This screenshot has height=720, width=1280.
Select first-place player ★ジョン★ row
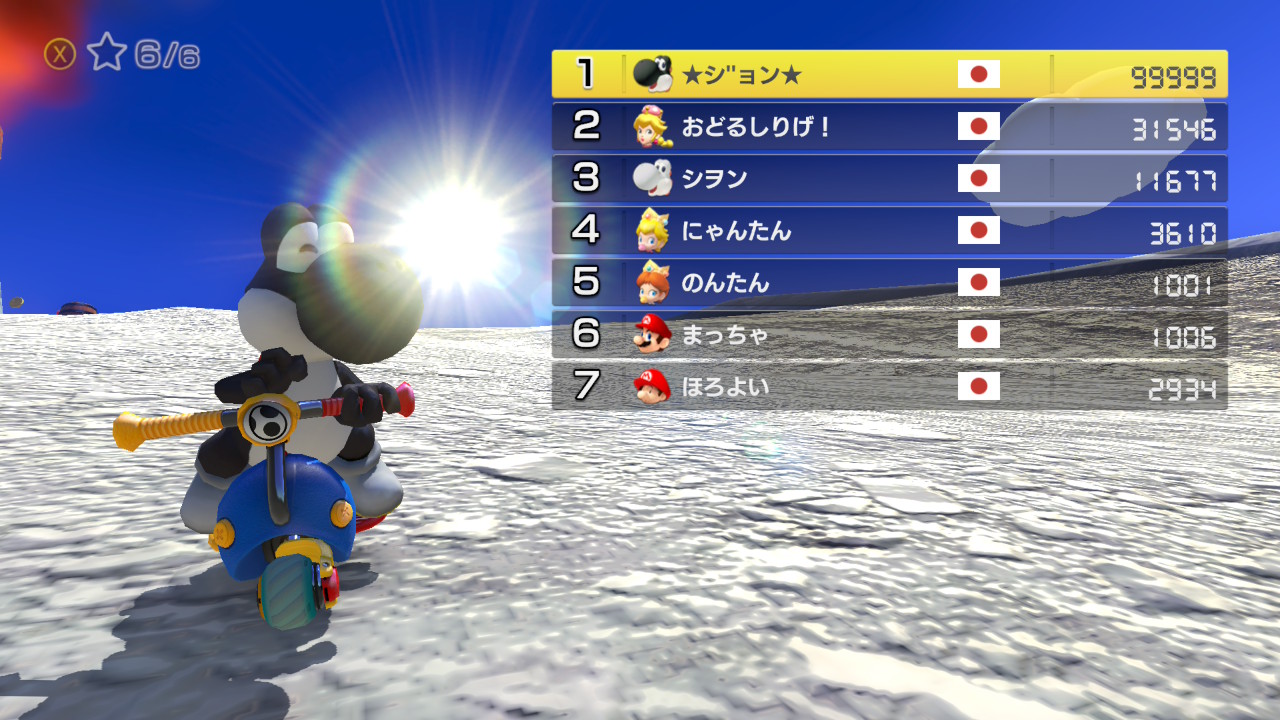889,74
